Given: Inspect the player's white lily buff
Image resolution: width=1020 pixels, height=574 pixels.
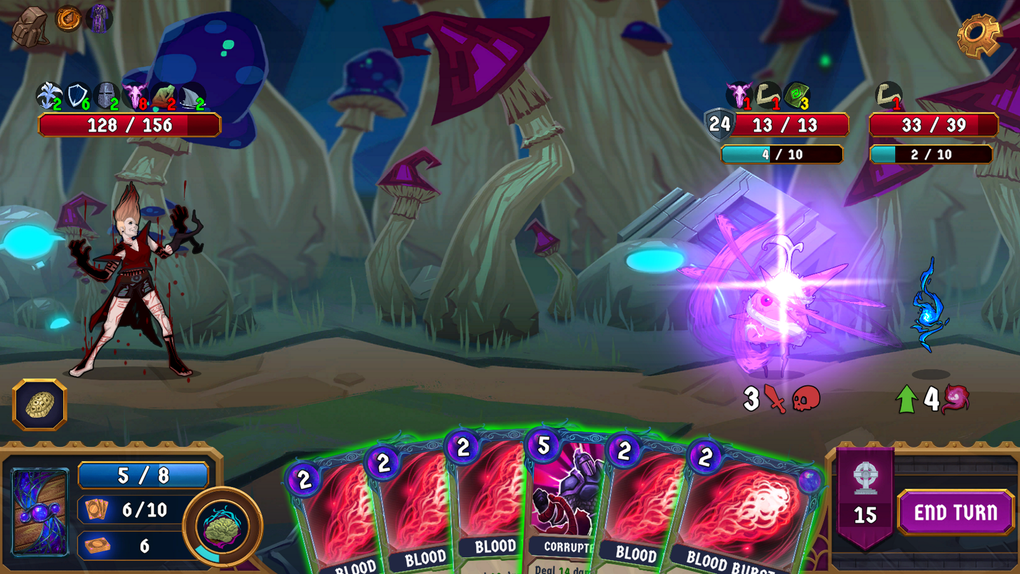Looking at the screenshot, I should pyautogui.click(x=48, y=96).
